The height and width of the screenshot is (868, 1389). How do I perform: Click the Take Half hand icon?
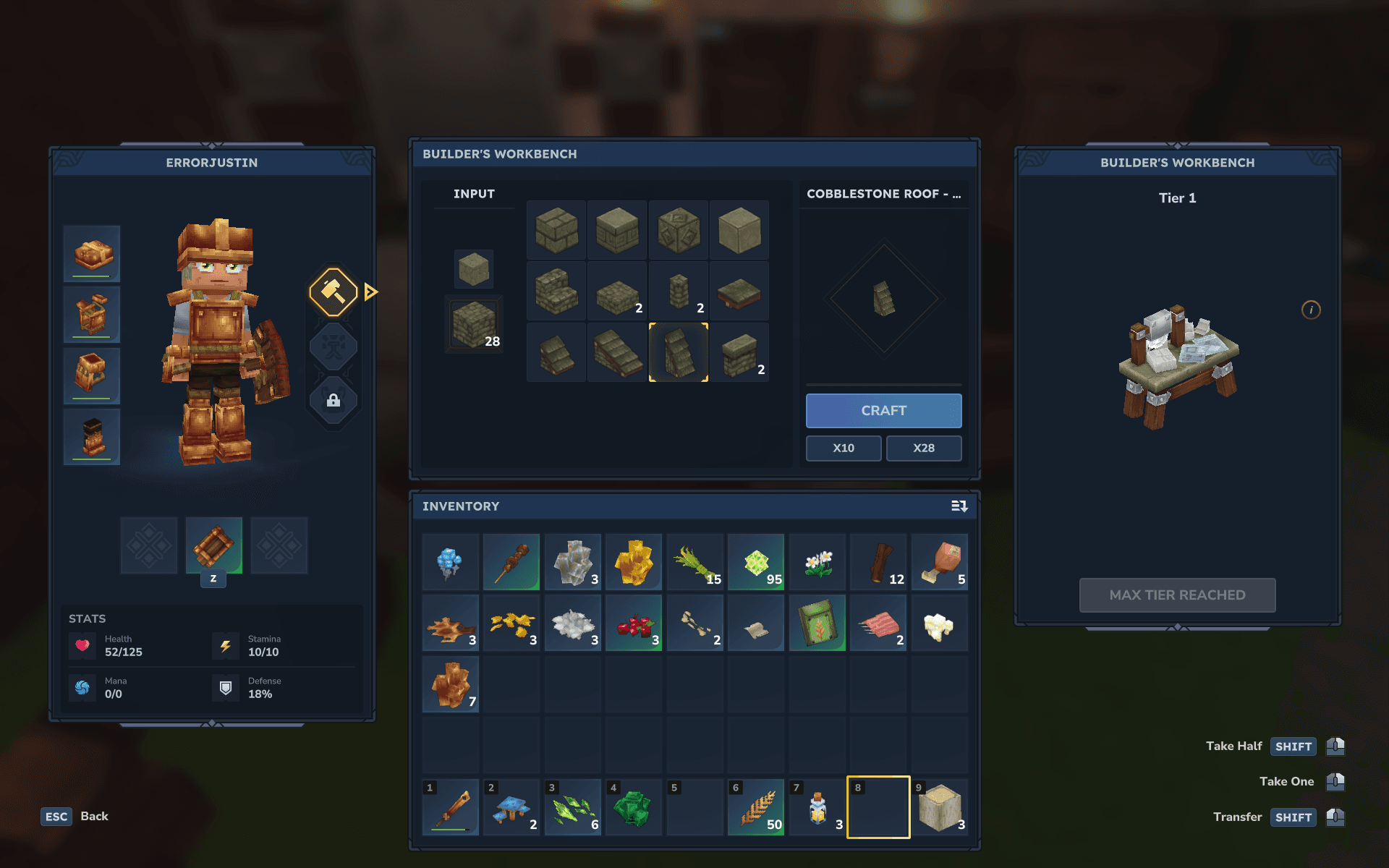[x=1337, y=746]
